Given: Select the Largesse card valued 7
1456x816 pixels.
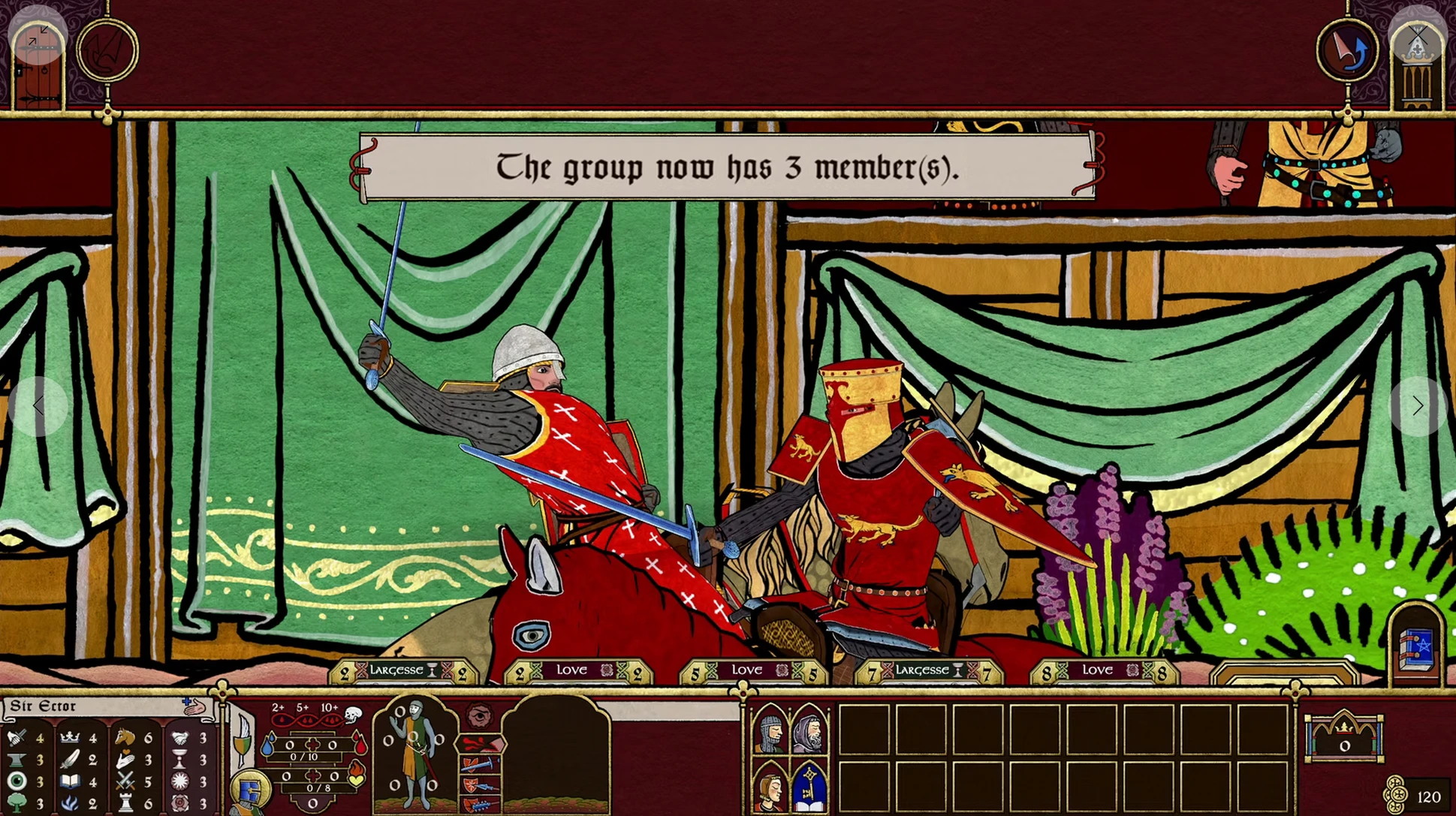Looking at the screenshot, I should coord(929,671).
